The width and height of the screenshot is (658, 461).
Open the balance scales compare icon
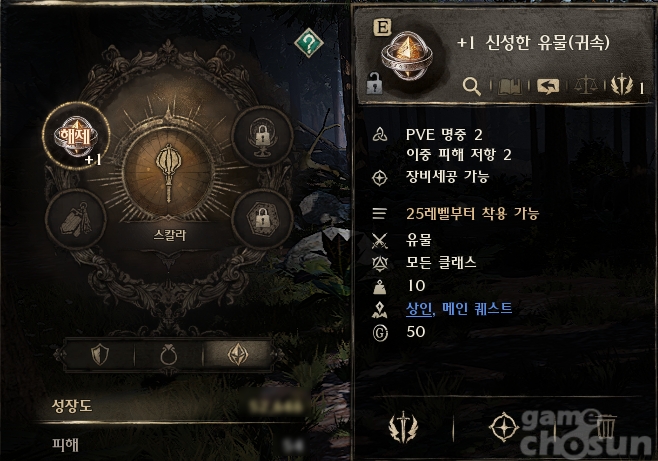pyautogui.click(x=587, y=86)
